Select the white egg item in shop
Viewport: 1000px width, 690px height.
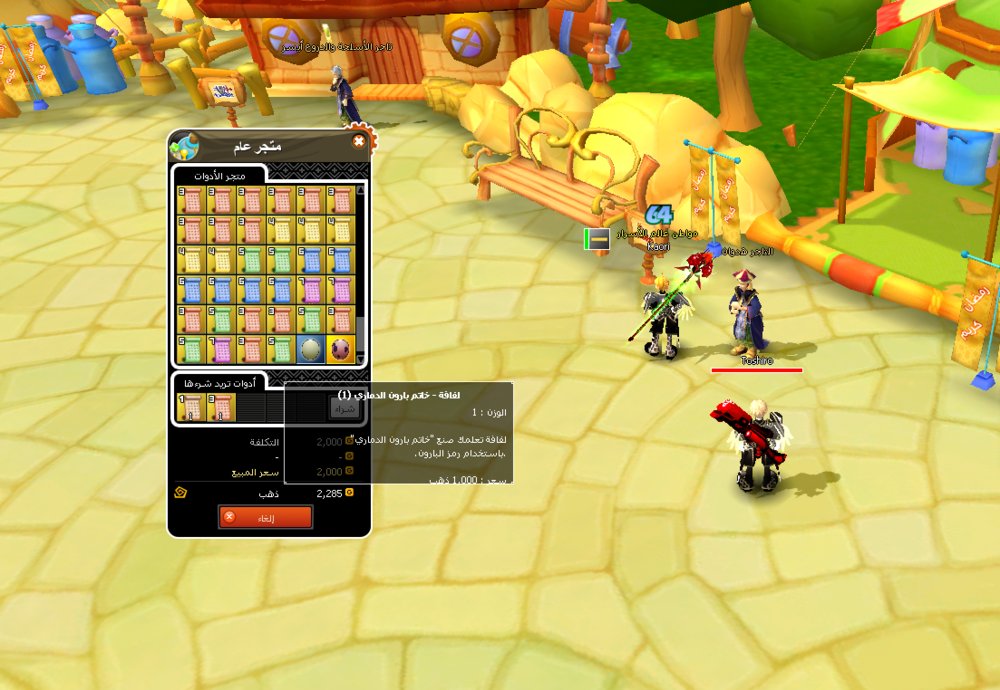tap(311, 349)
